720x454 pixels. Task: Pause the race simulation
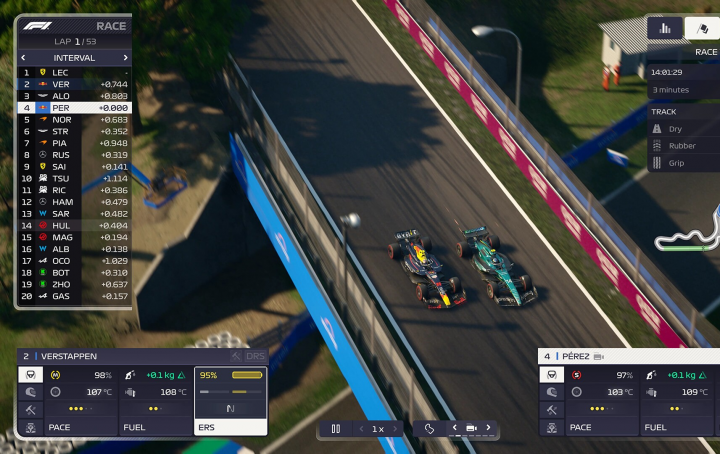pos(336,429)
